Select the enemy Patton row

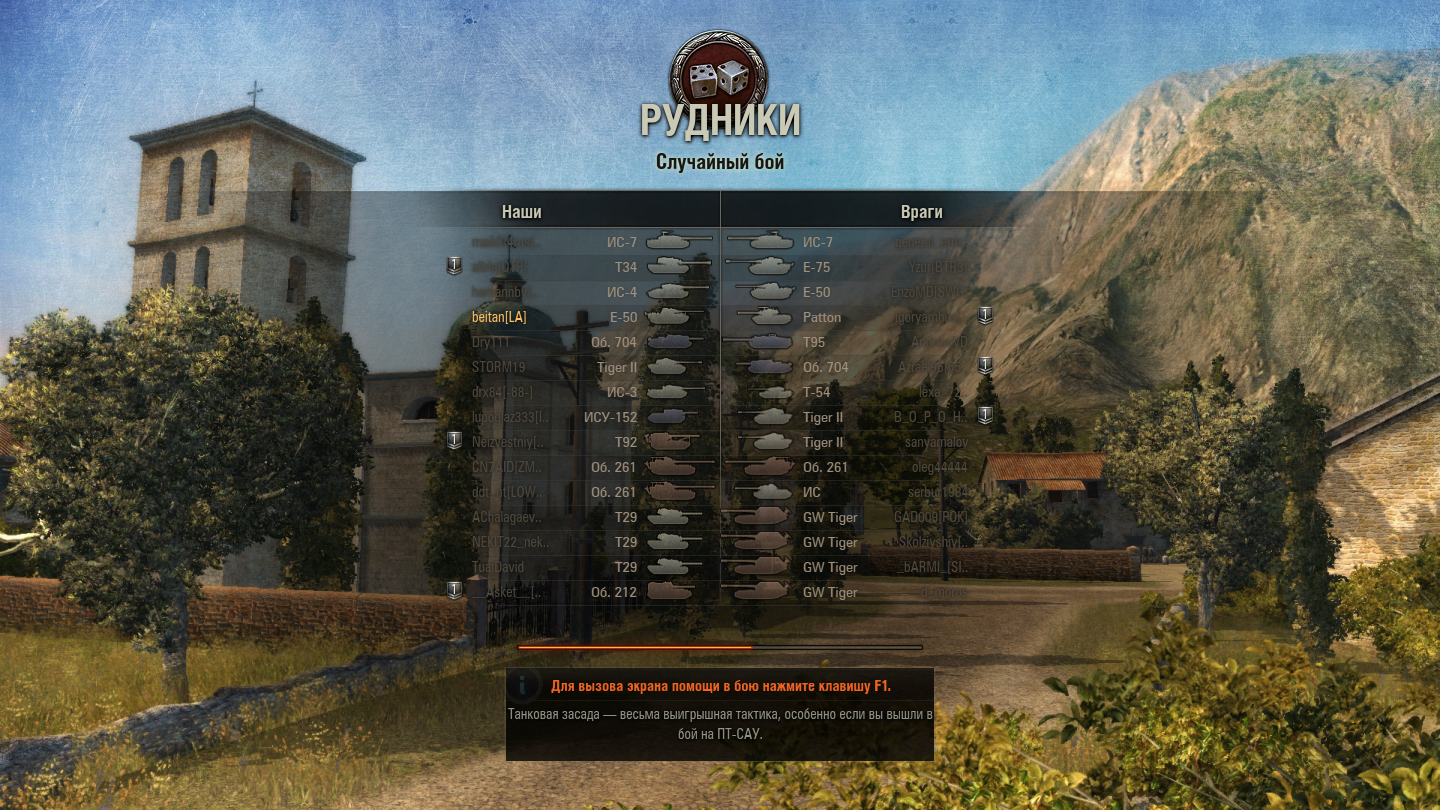click(860, 317)
